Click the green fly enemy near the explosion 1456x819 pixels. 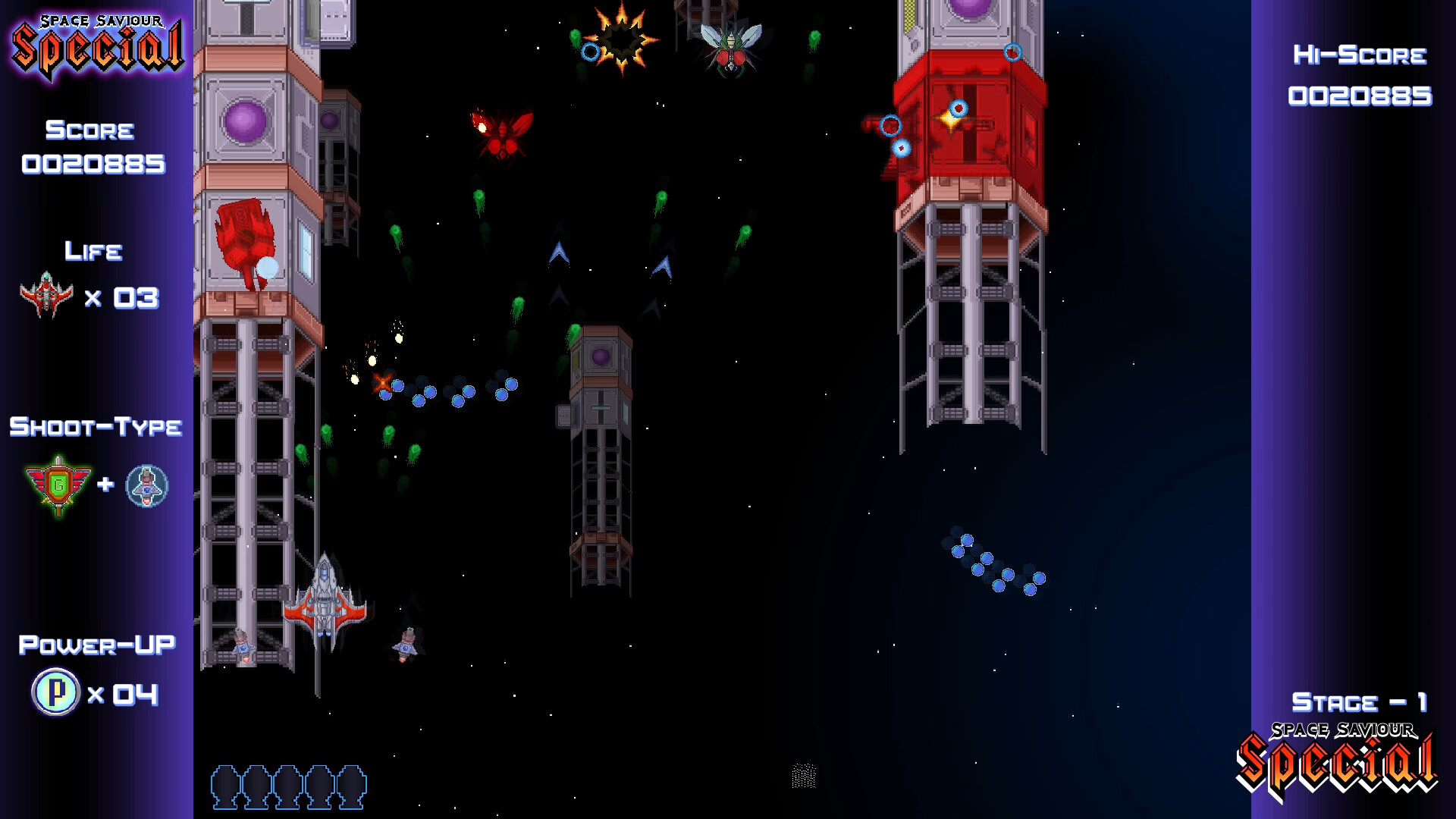(730, 47)
